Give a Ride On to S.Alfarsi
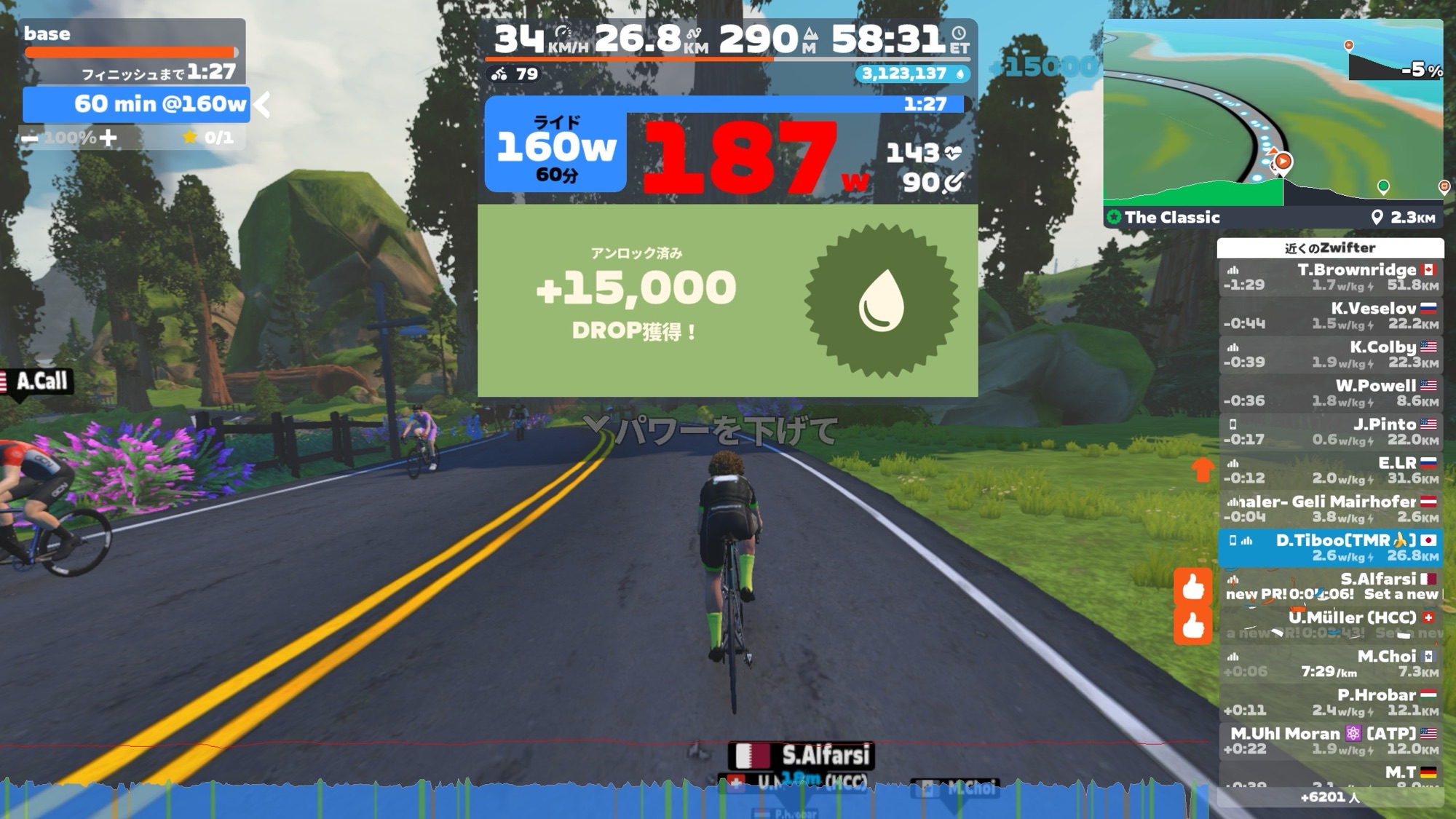 (x=1193, y=587)
